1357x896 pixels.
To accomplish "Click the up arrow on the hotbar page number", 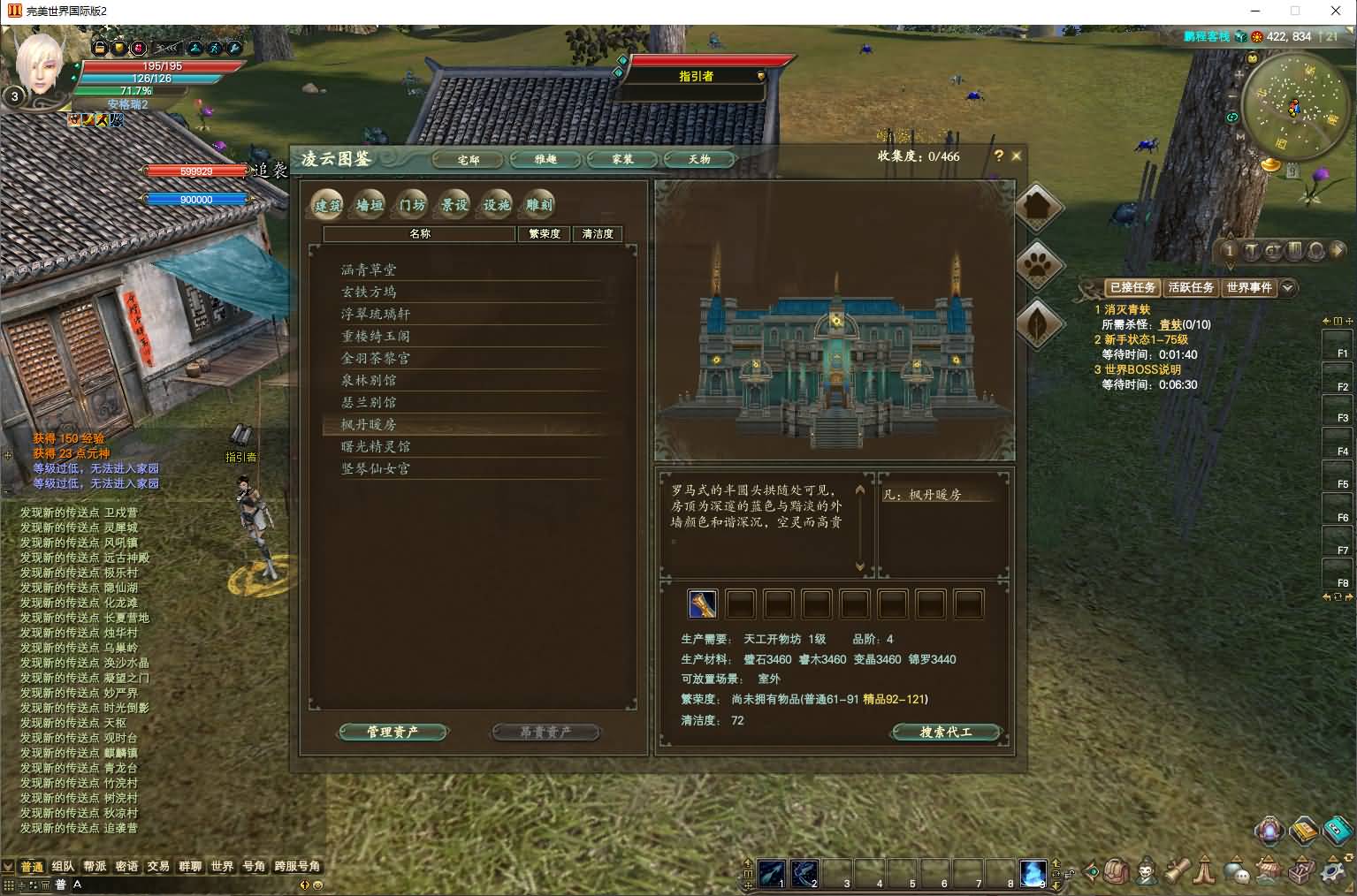I will coord(1056,864).
